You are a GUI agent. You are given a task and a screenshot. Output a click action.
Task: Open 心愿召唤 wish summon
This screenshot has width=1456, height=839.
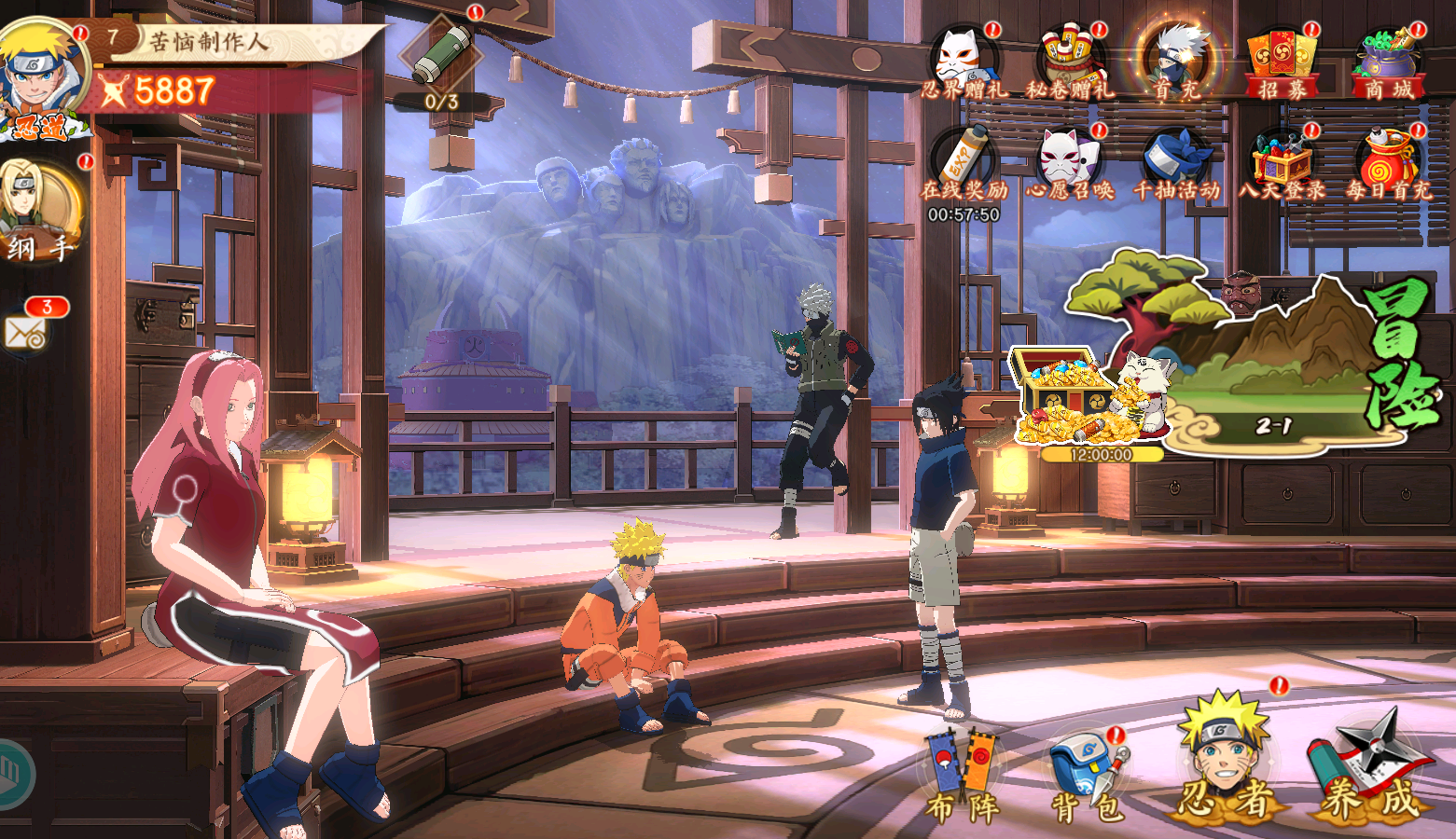click(1070, 165)
